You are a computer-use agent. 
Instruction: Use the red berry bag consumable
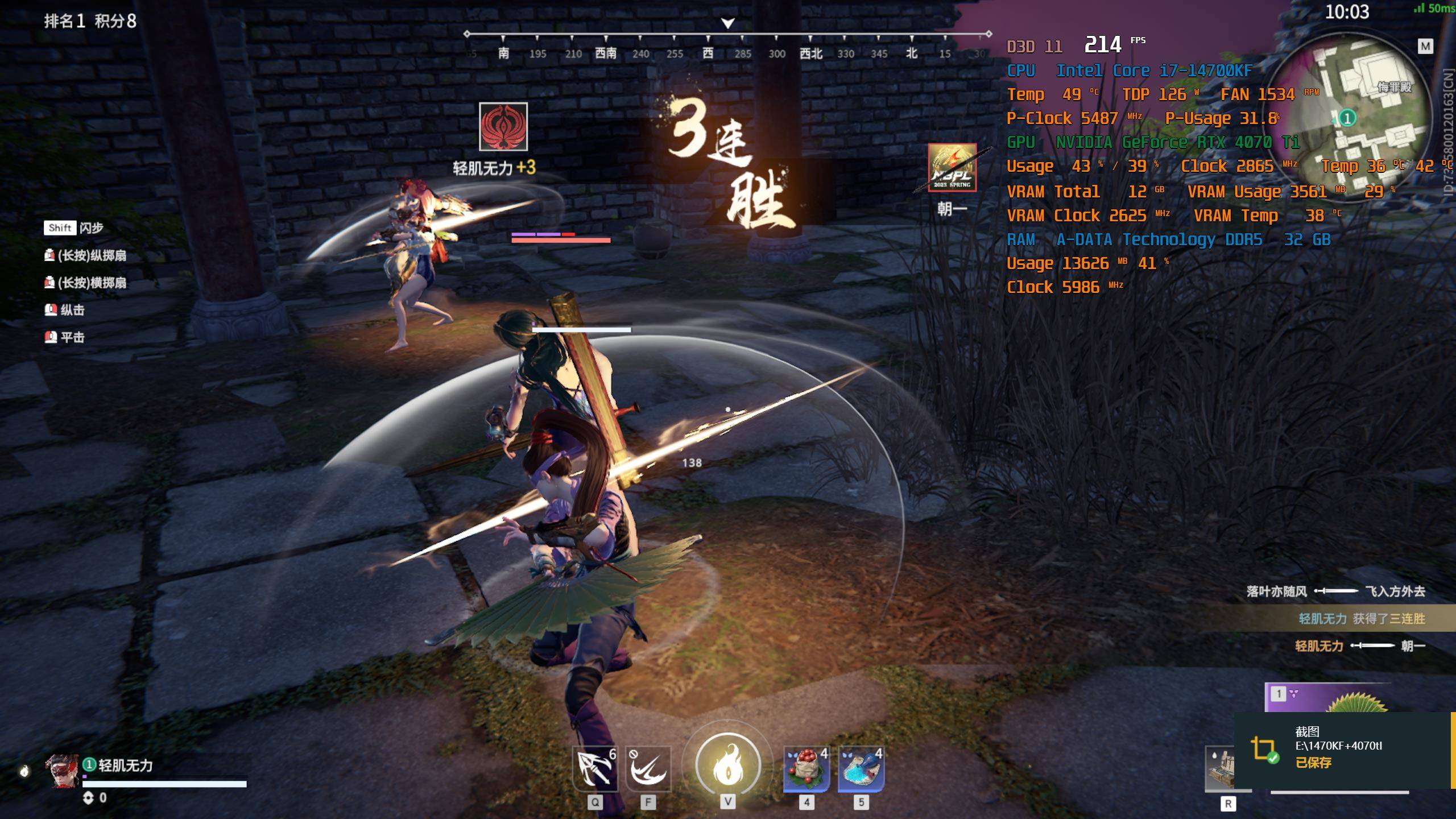806,768
